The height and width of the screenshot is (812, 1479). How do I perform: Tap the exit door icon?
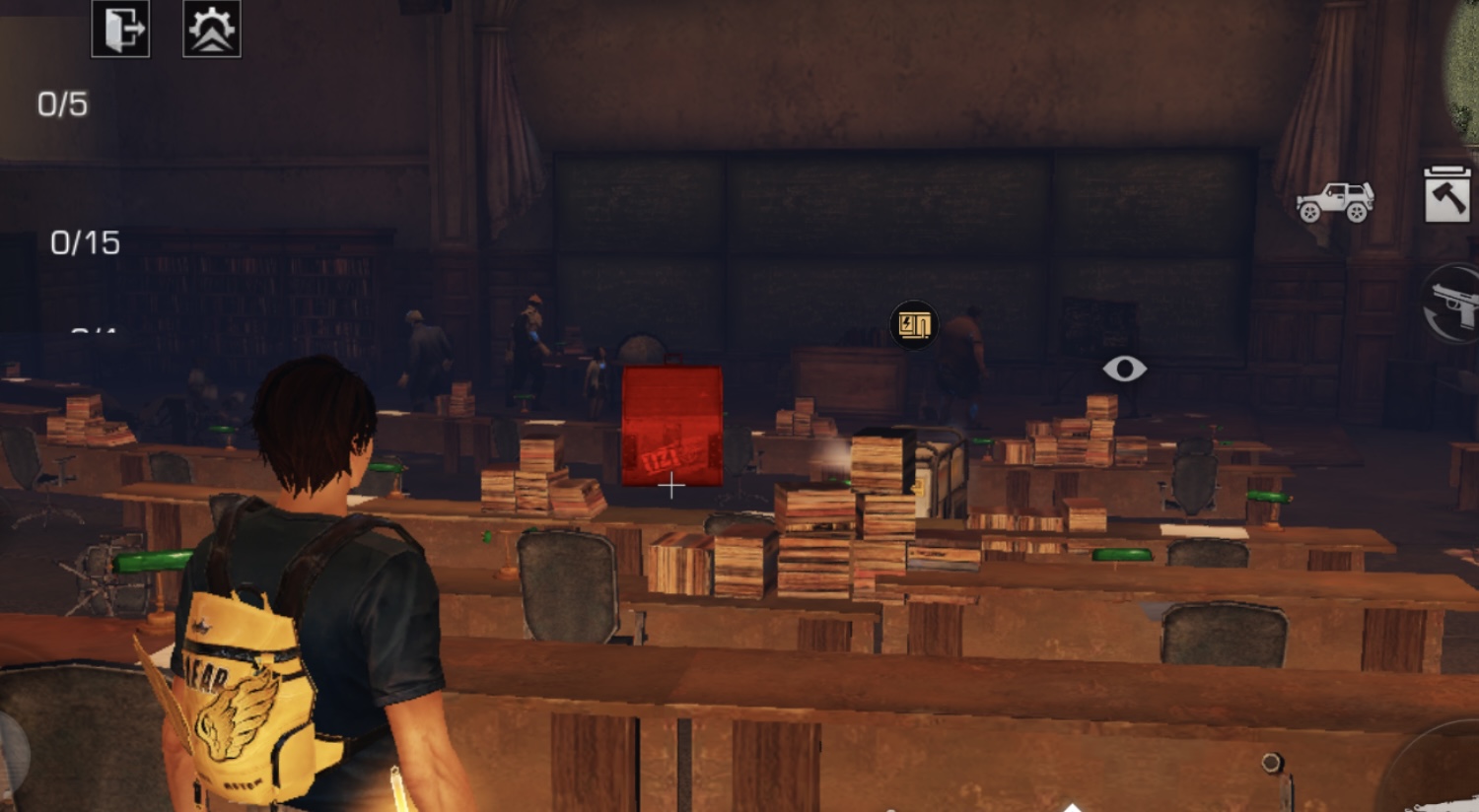(120, 30)
